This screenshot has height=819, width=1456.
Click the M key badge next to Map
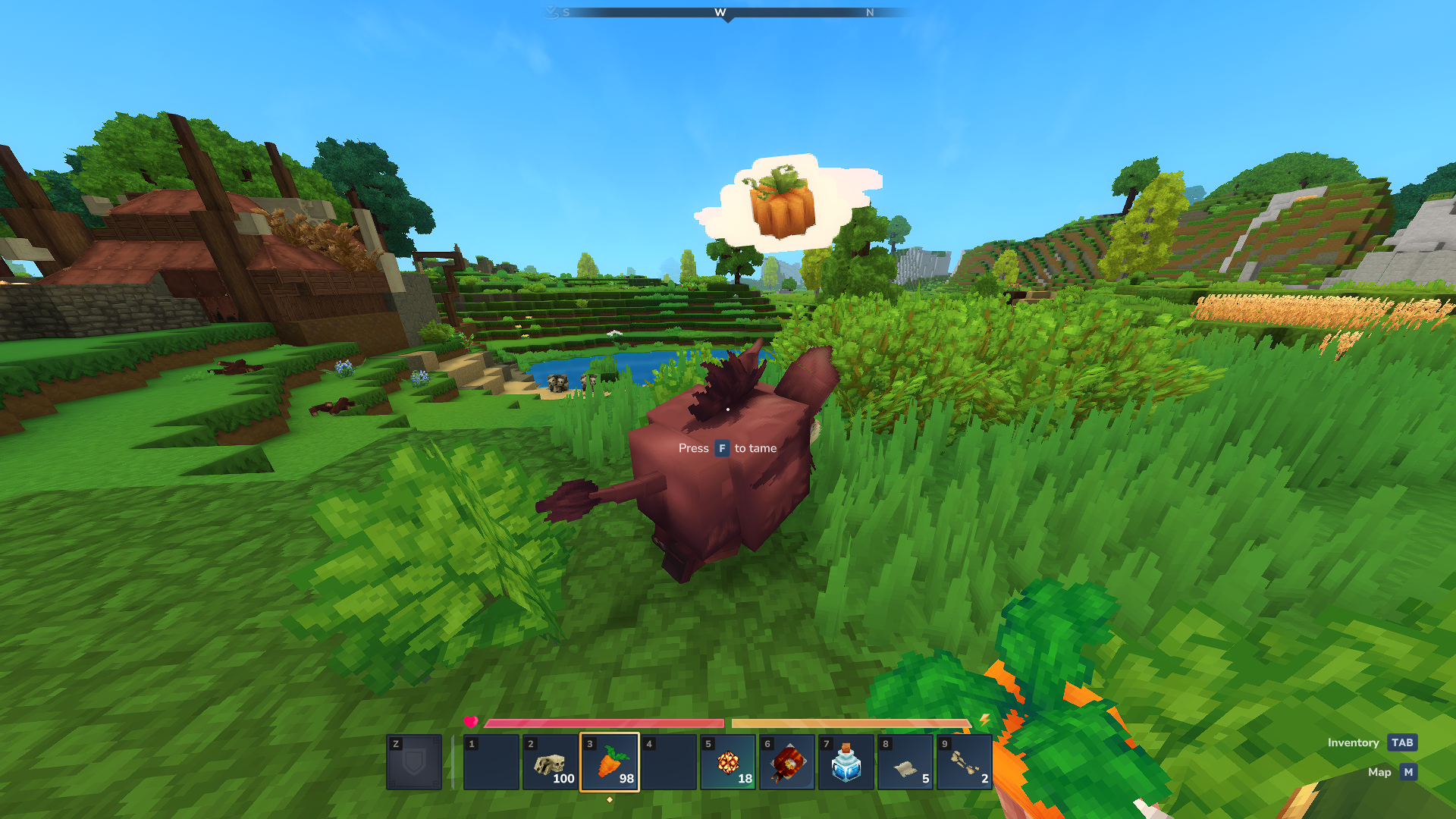click(1408, 772)
